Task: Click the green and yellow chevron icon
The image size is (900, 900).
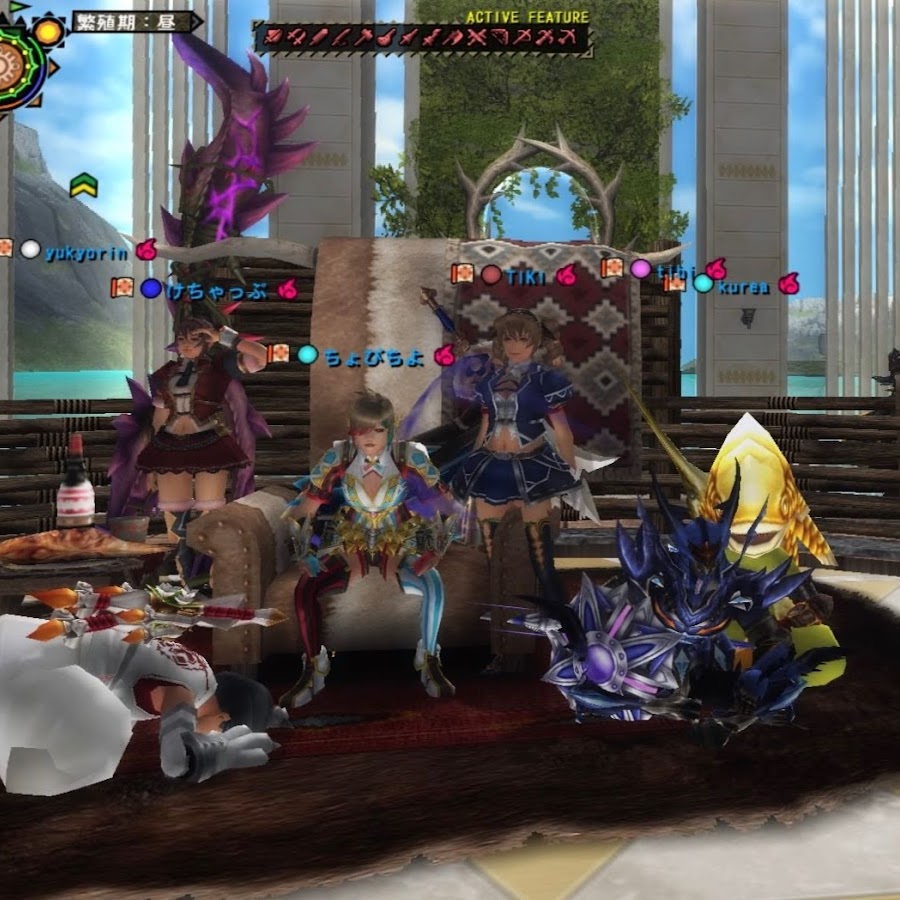Action: pos(83,184)
